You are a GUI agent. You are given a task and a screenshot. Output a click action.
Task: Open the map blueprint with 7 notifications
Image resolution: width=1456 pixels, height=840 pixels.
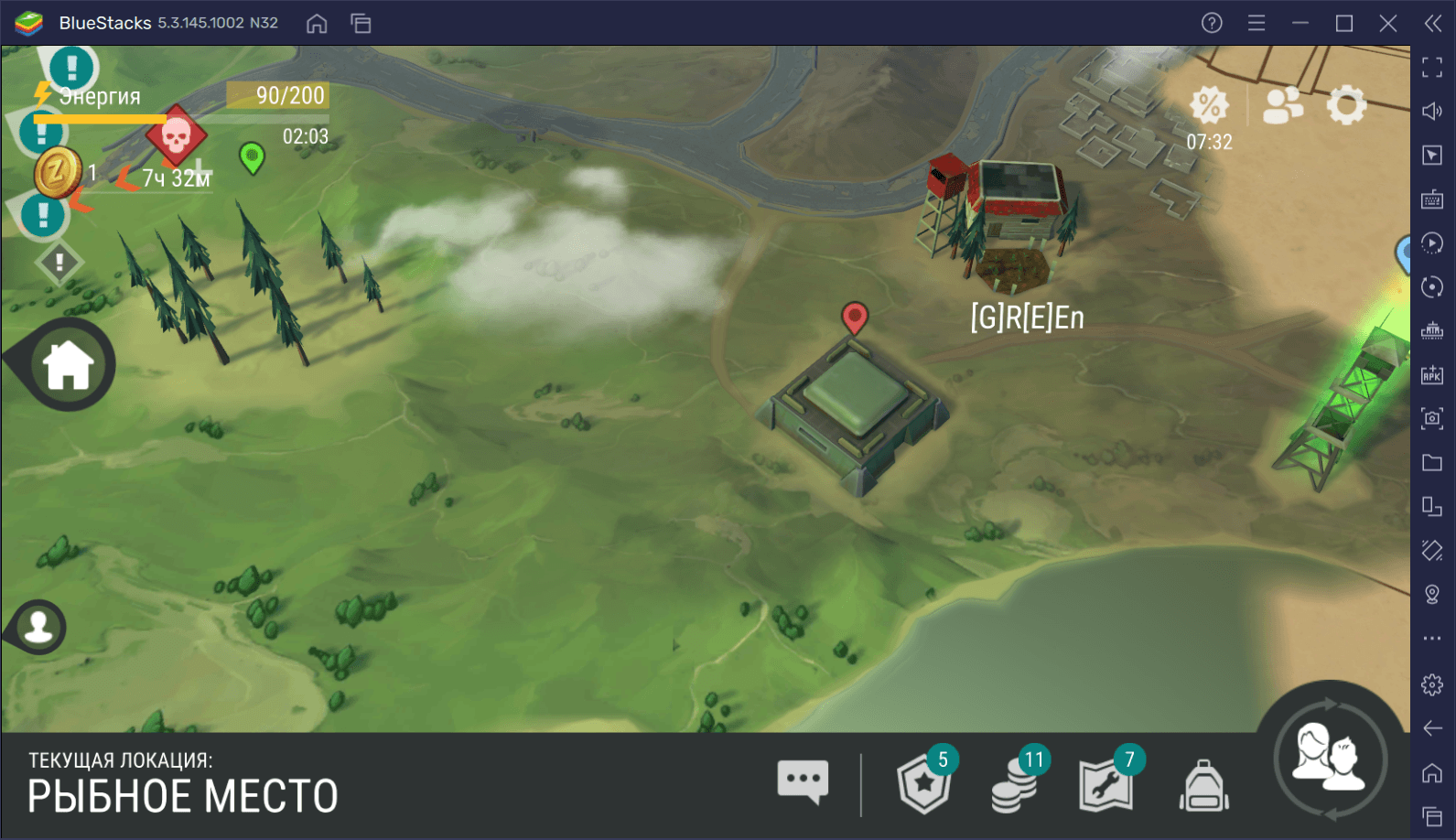(x=1105, y=784)
